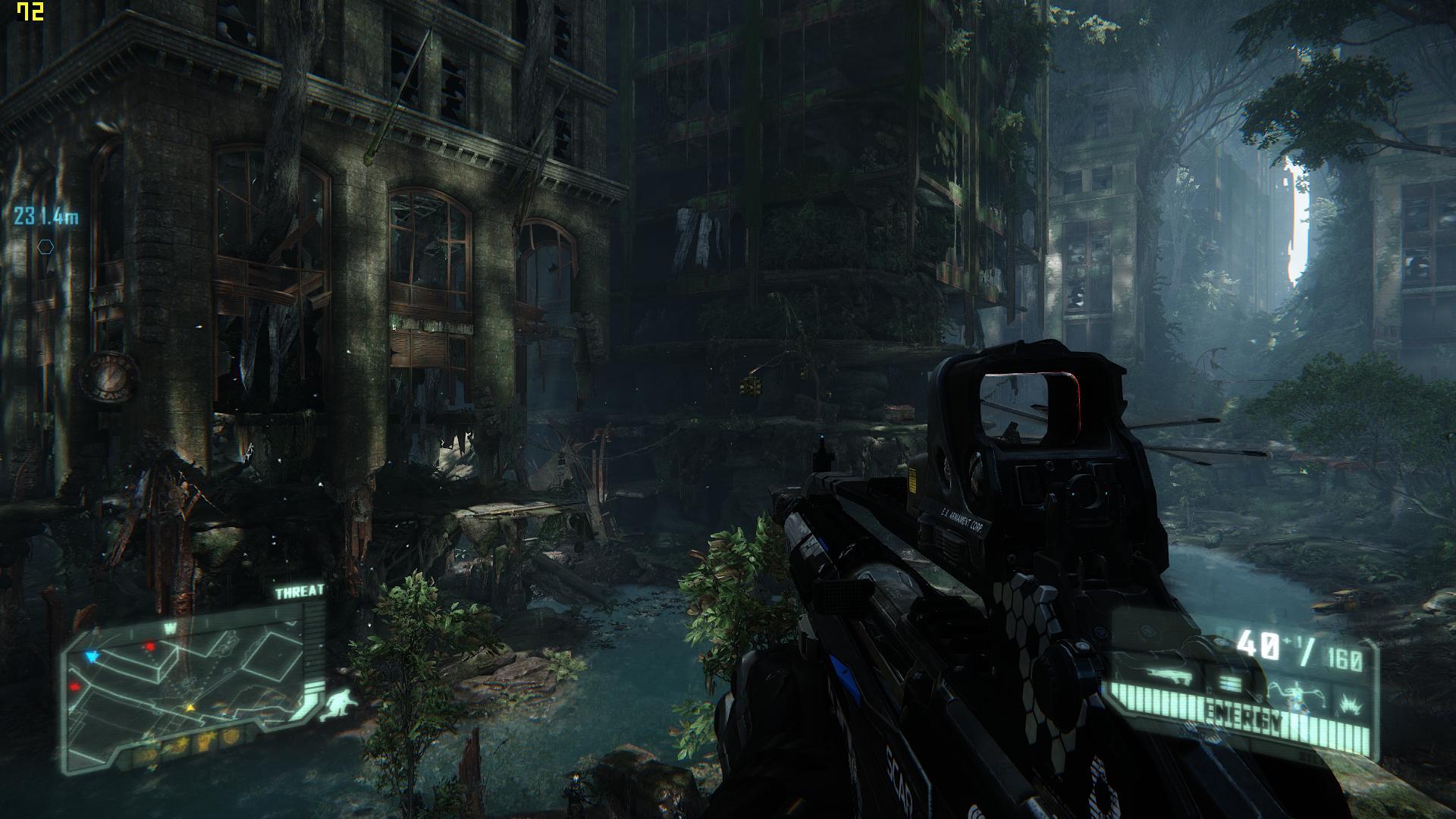
Task: Select the blue objective arrow on the minimap
Action: (93, 655)
